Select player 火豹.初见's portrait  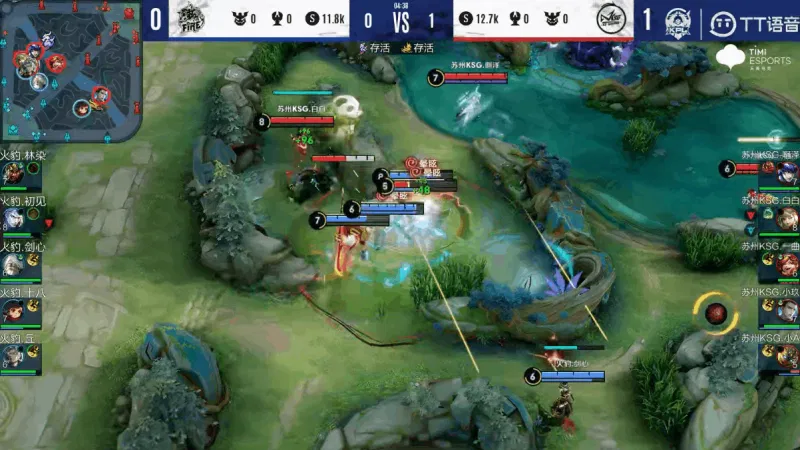click(x=14, y=220)
